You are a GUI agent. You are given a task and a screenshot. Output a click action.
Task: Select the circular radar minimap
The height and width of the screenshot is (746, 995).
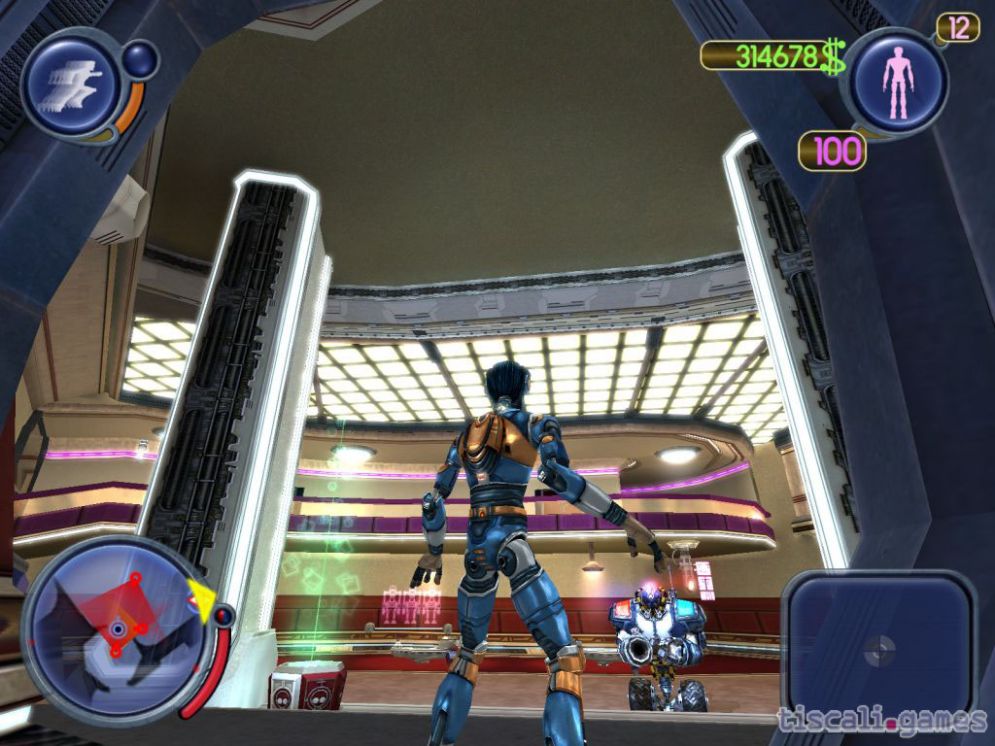[x=116, y=630]
